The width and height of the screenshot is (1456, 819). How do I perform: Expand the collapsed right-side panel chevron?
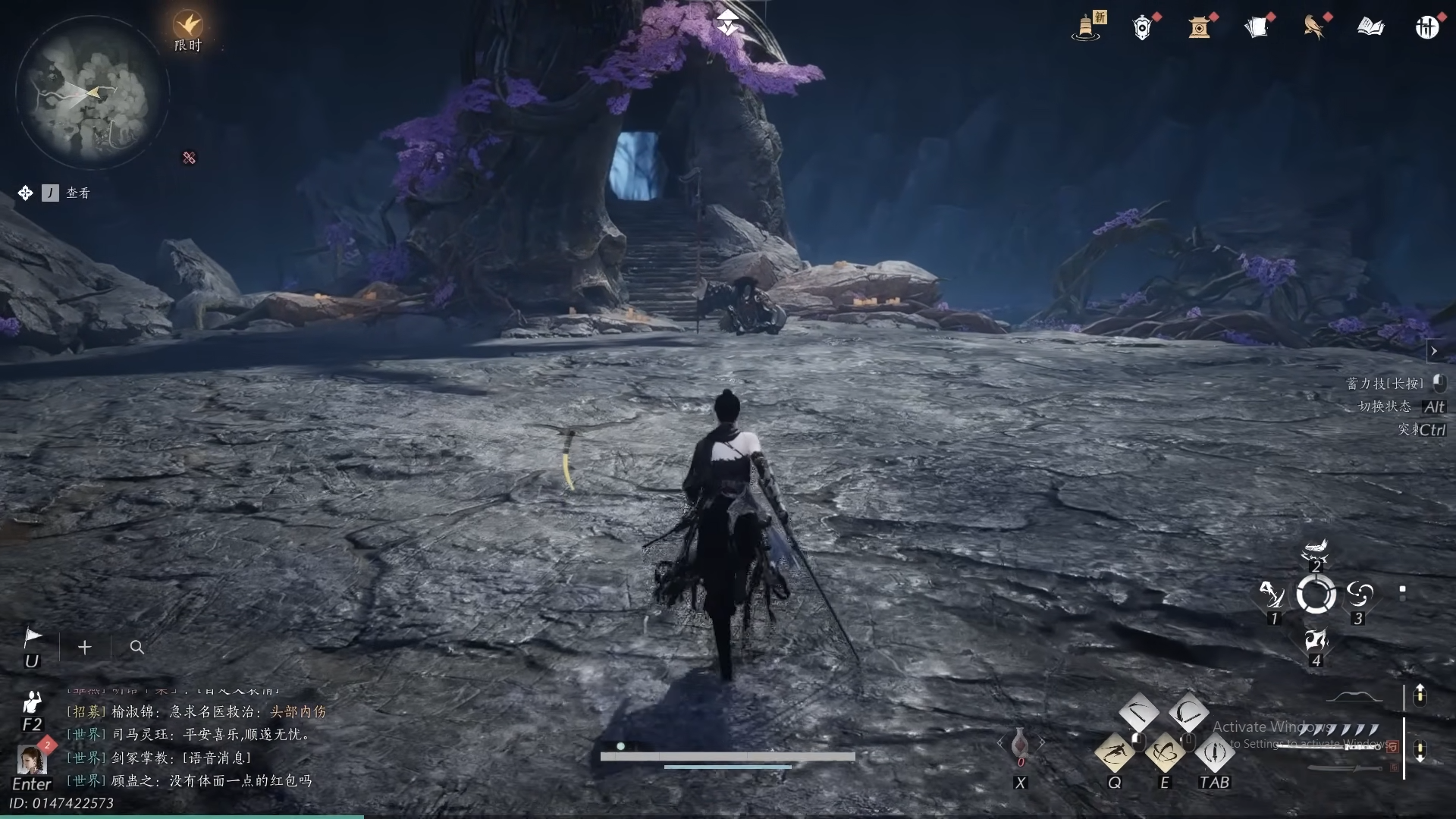[x=1433, y=351]
